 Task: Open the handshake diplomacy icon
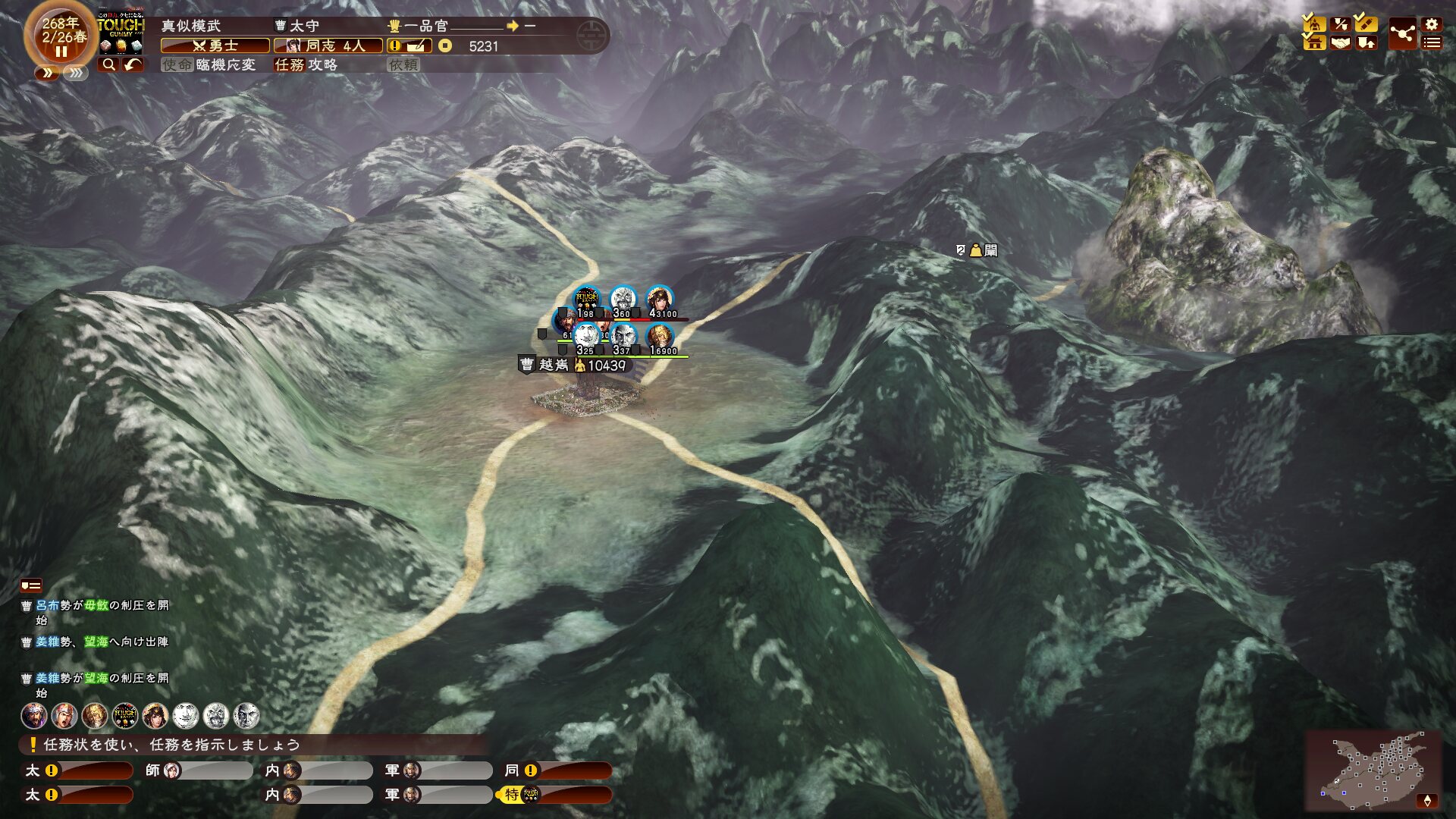pyautogui.click(x=1341, y=43)
